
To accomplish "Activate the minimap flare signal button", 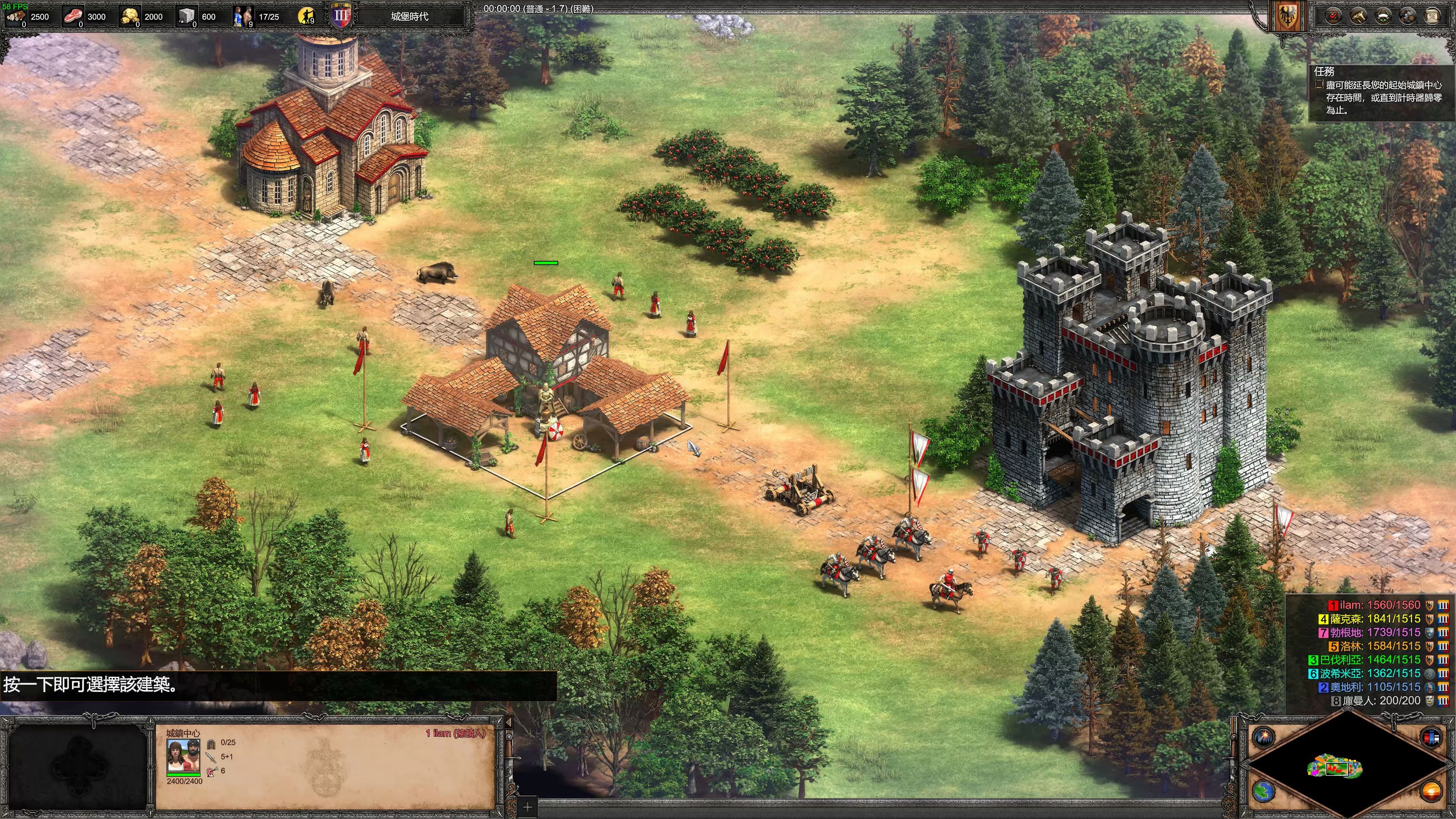I will [x=1263, y=737].
